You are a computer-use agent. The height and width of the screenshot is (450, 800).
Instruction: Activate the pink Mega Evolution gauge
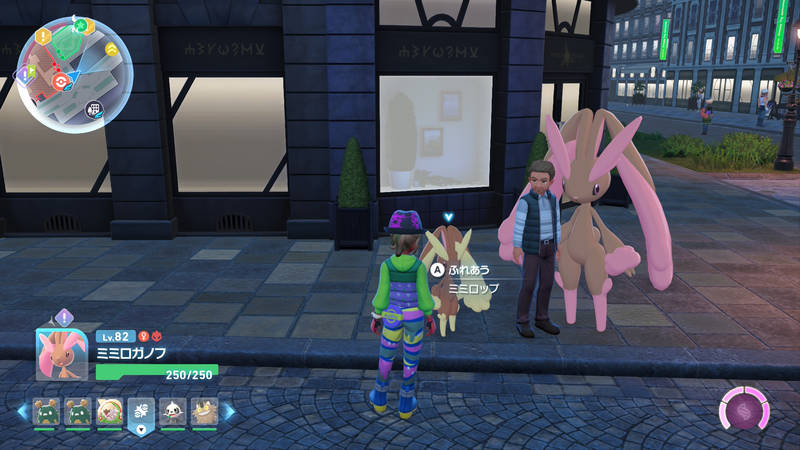coord(745,409)
